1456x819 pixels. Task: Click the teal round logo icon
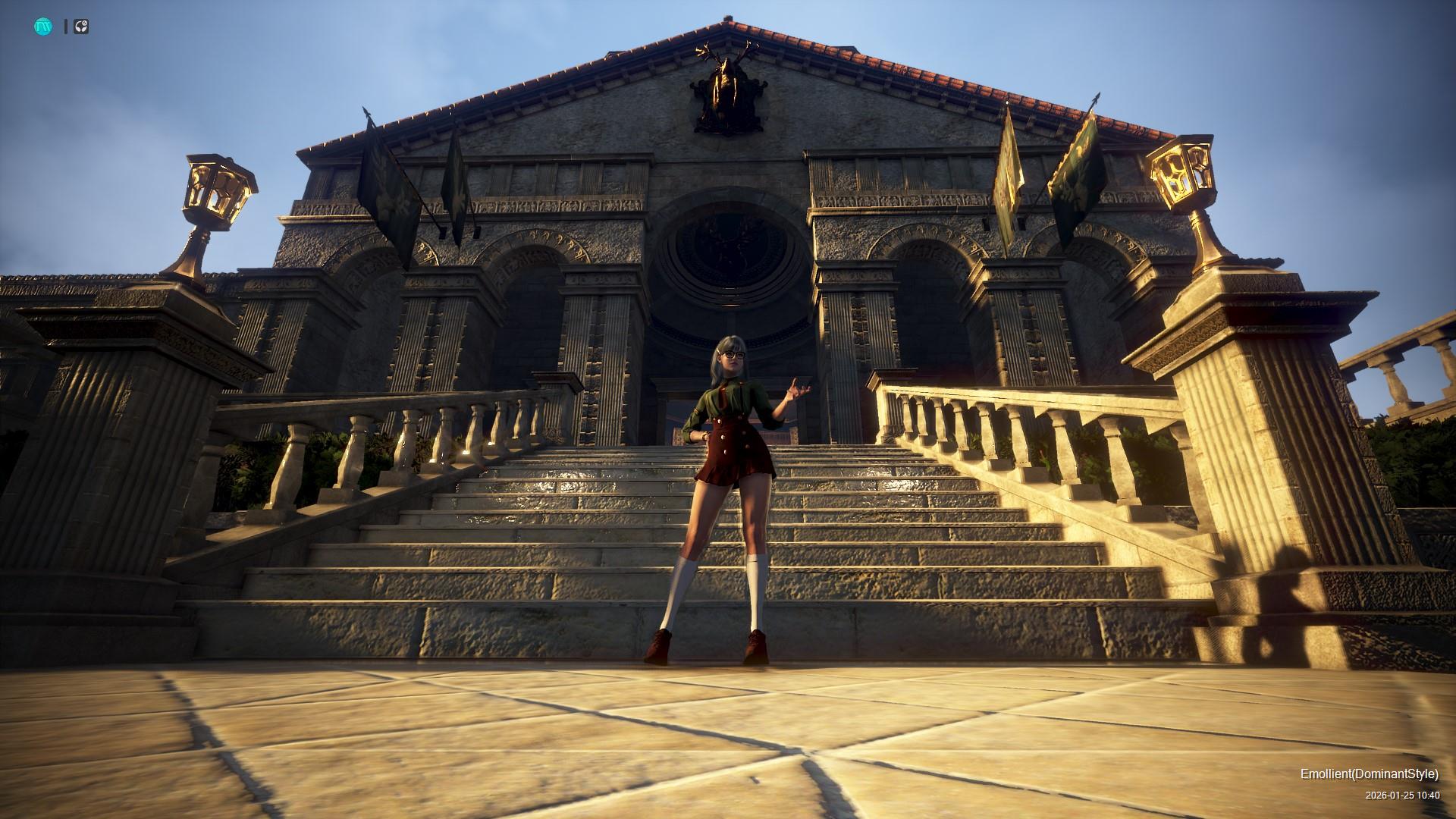pos(42,27)
